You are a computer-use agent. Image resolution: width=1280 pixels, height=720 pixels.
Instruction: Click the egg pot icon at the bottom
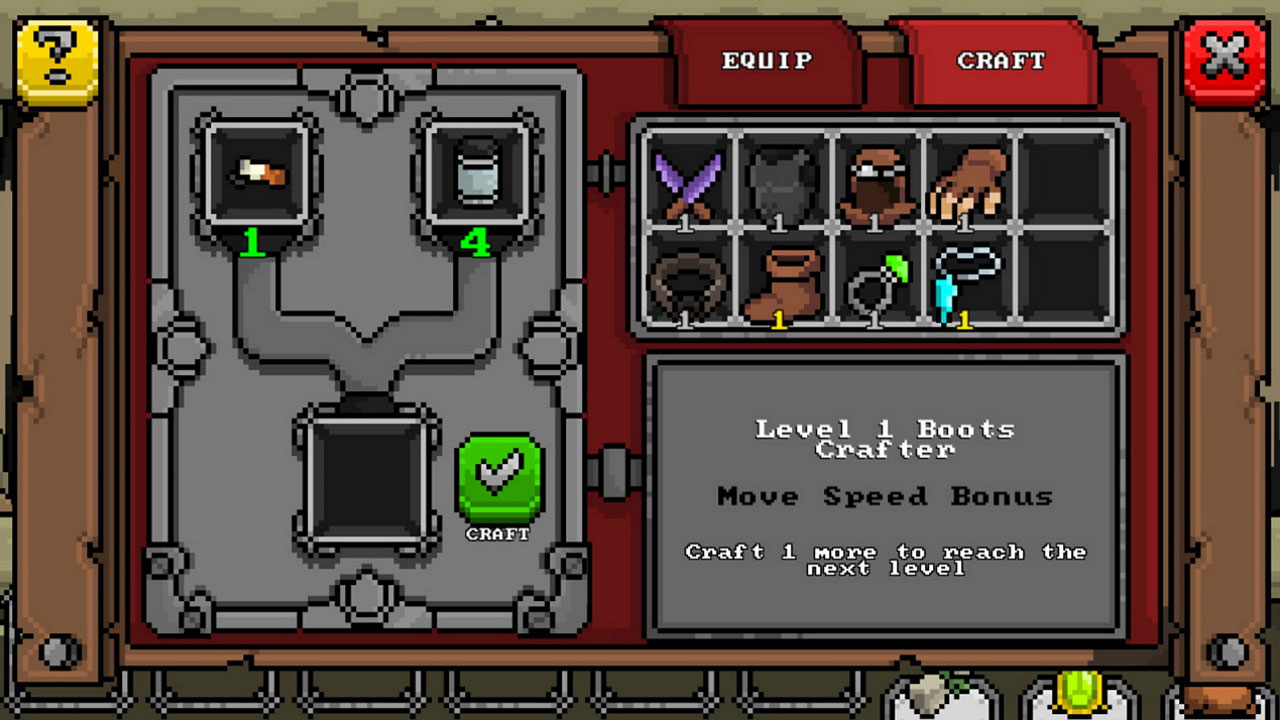click(x=929, y=699)
